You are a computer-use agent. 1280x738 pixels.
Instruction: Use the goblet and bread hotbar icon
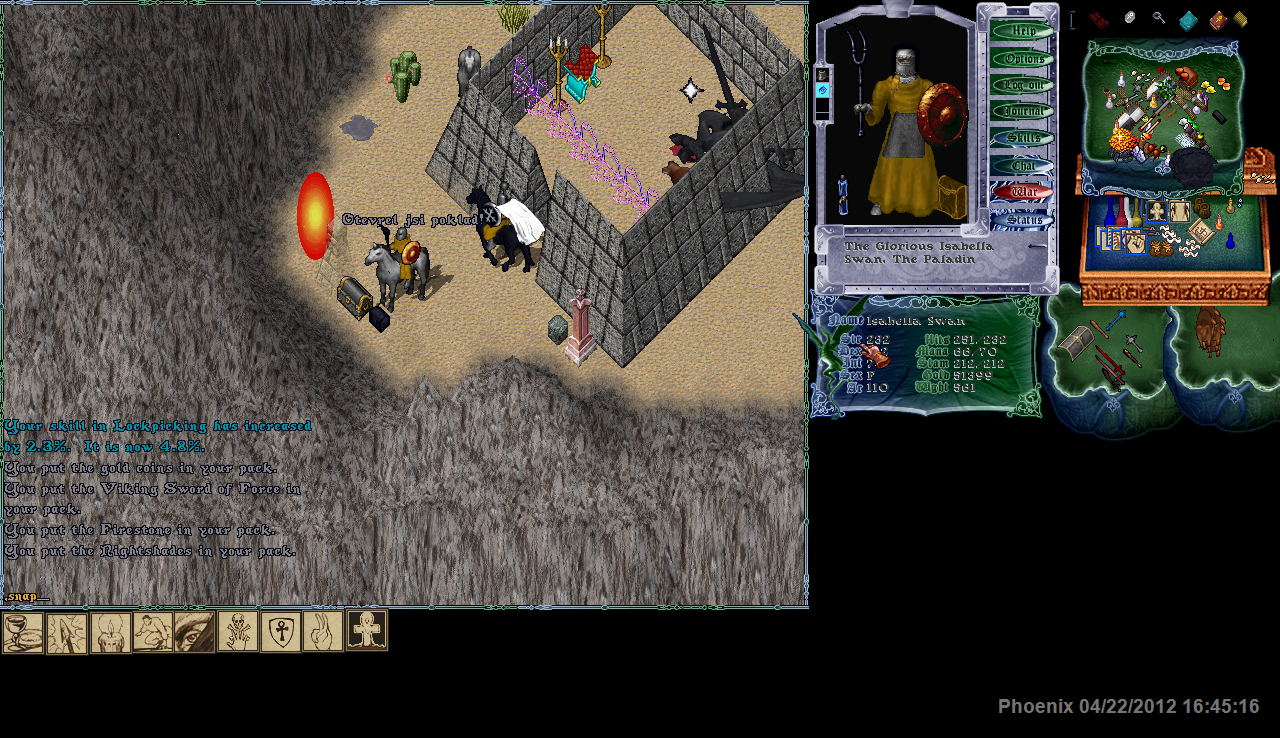tap(23, 633)
